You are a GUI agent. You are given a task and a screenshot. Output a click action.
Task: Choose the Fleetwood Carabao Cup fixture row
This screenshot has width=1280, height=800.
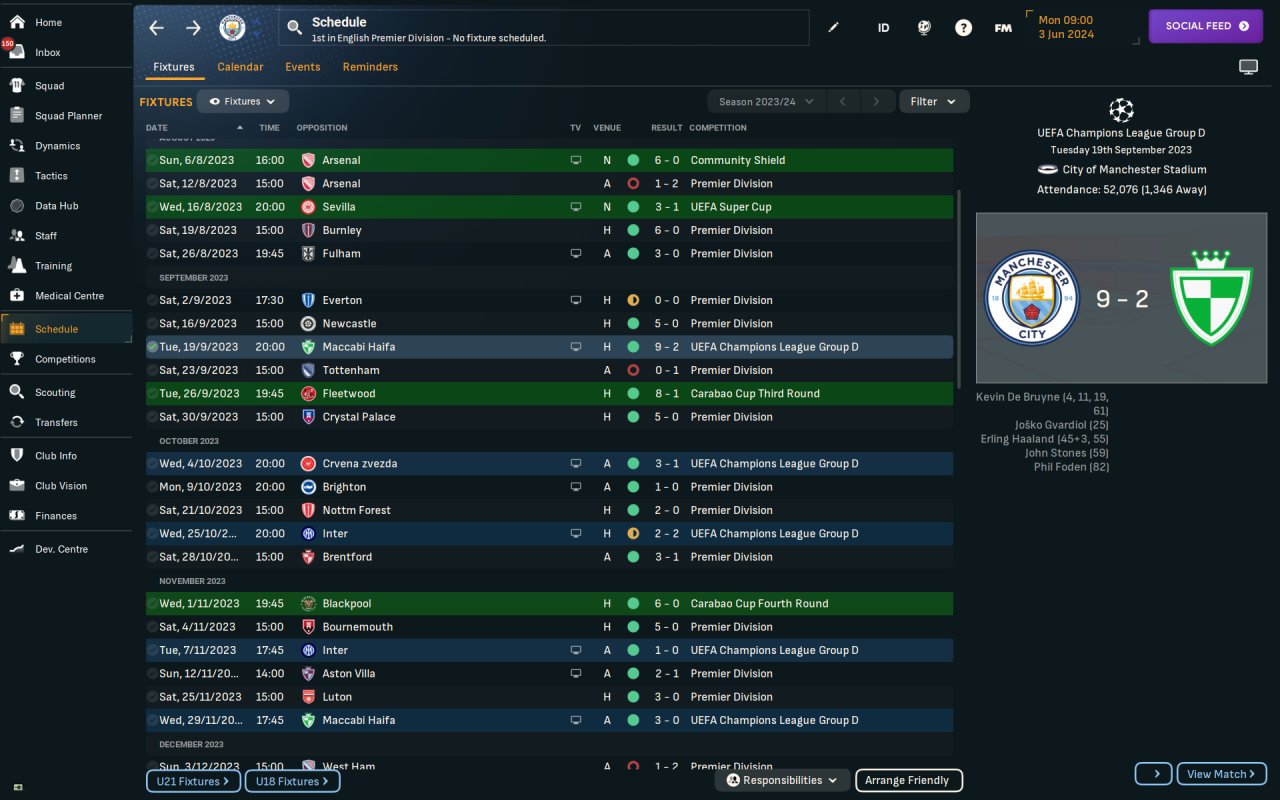[548, 393]
